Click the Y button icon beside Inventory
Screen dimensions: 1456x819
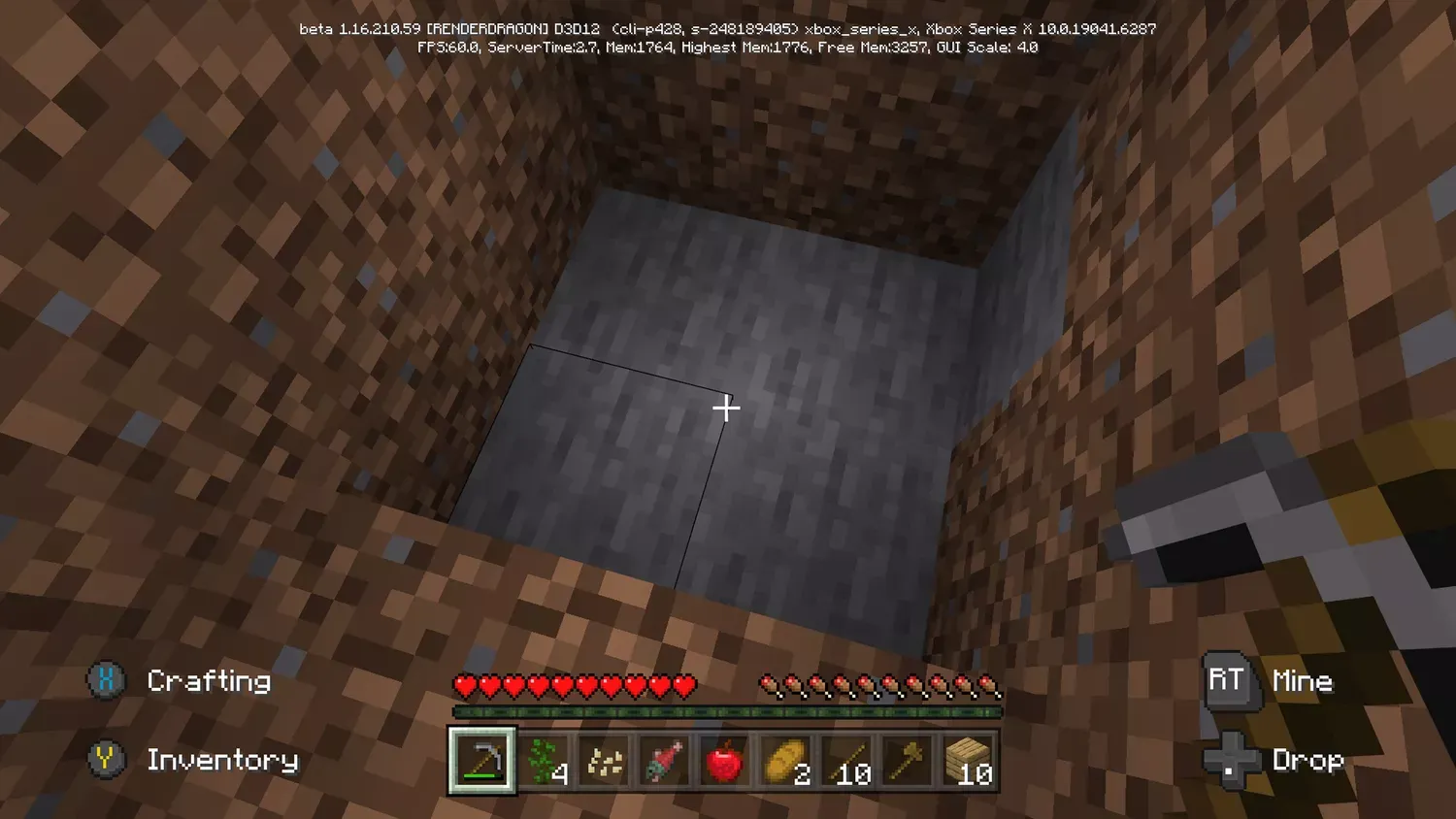[104, 760]
